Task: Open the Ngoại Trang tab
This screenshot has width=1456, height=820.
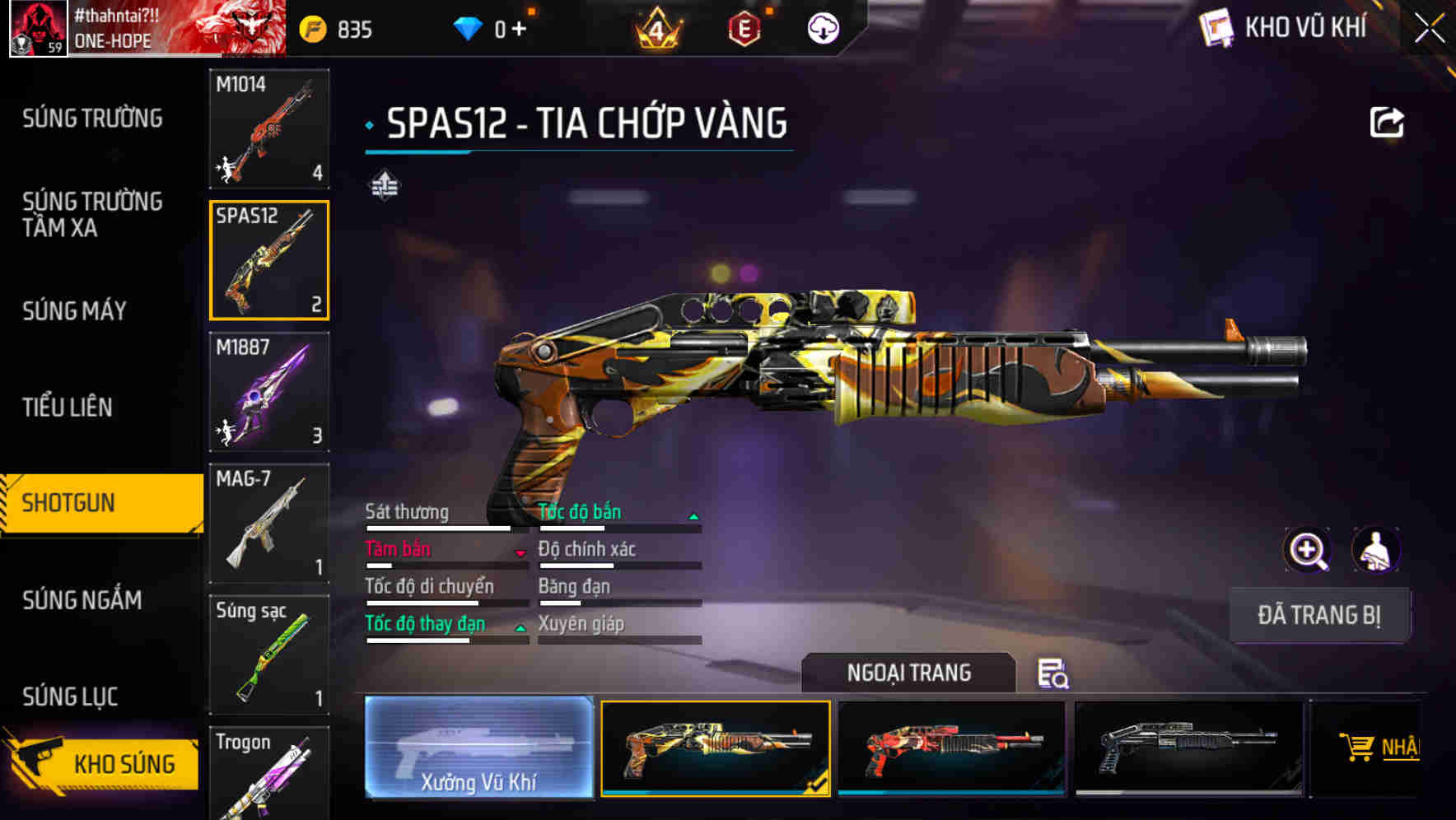Action: [x=908, y=673]
